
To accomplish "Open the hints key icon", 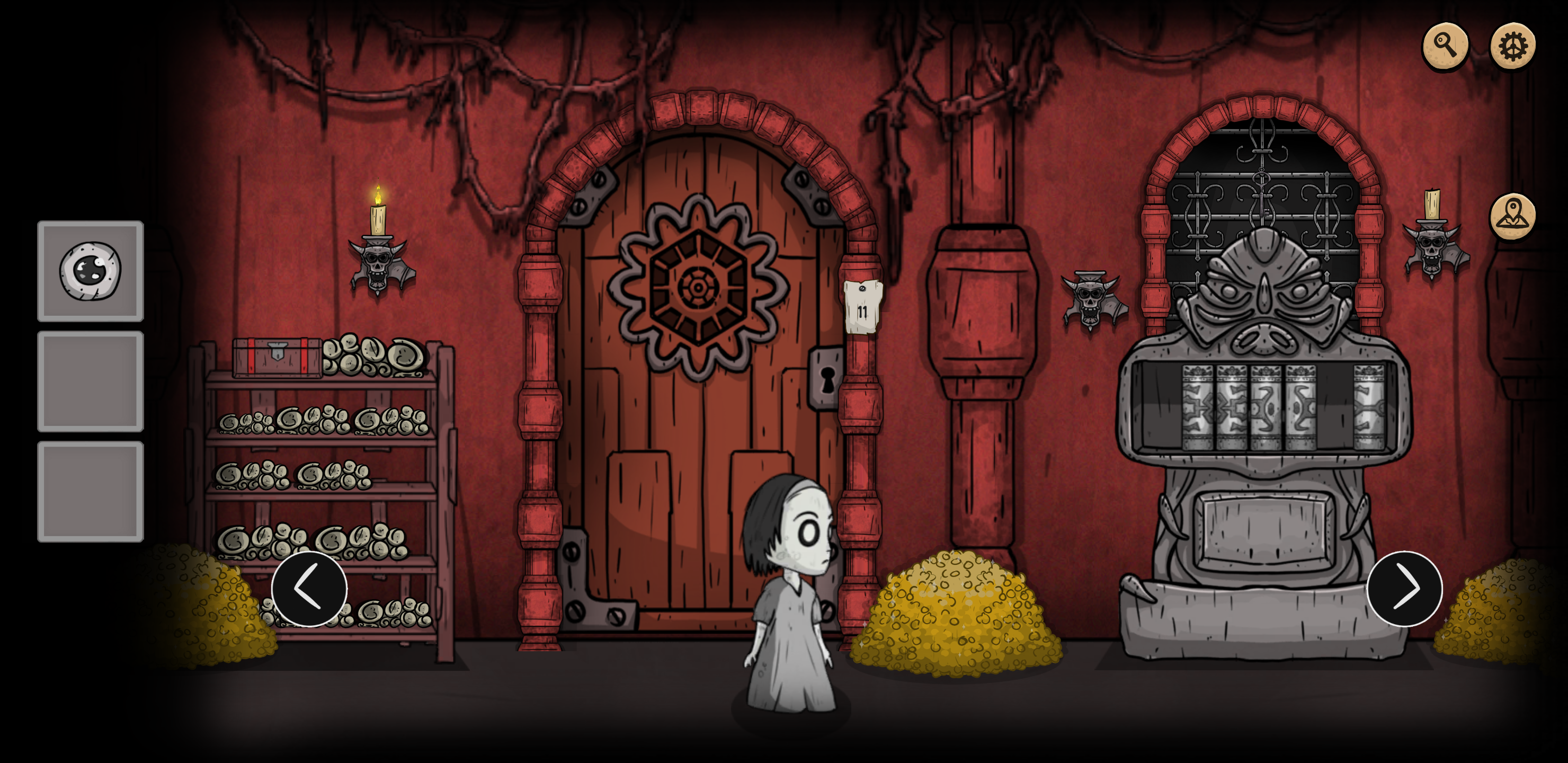I will click(x=1447, y=45).
